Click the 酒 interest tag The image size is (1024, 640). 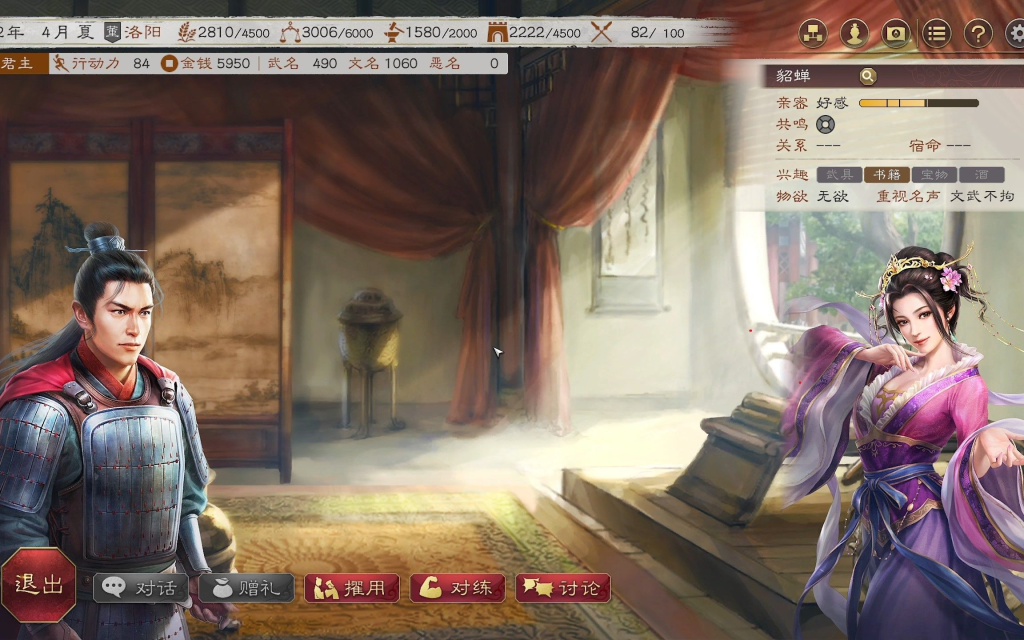click(x=982, y=175)
